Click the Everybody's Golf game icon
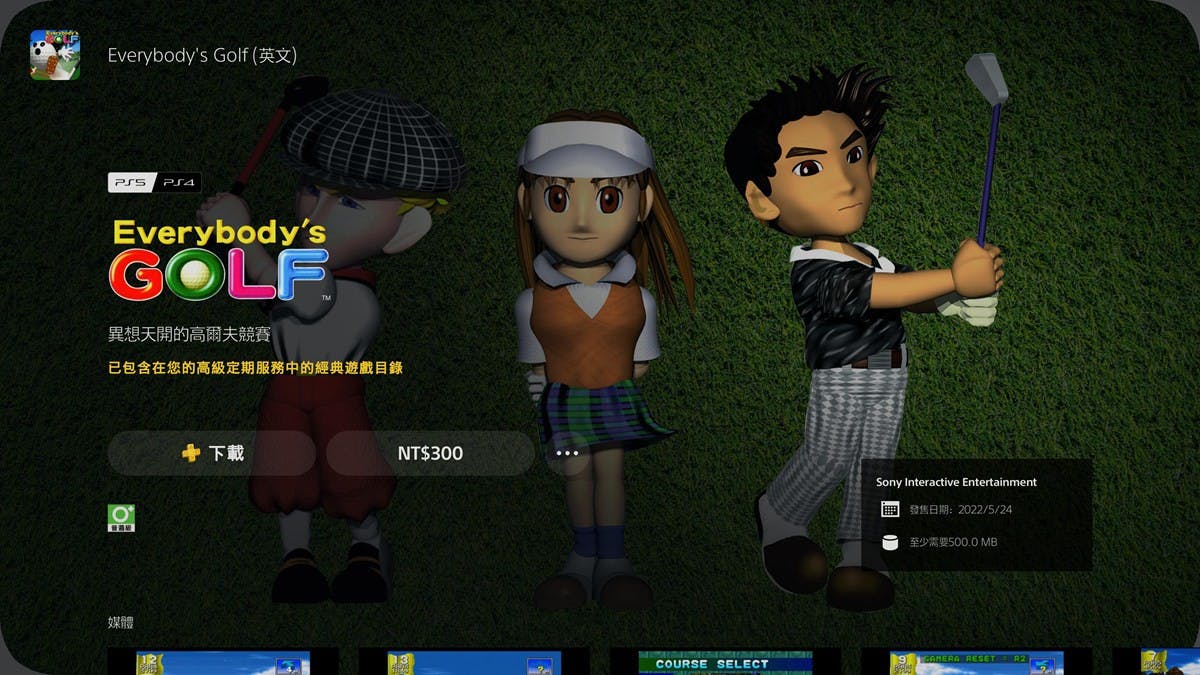This screenshot has width=1200, height=675. pos(55,55)
